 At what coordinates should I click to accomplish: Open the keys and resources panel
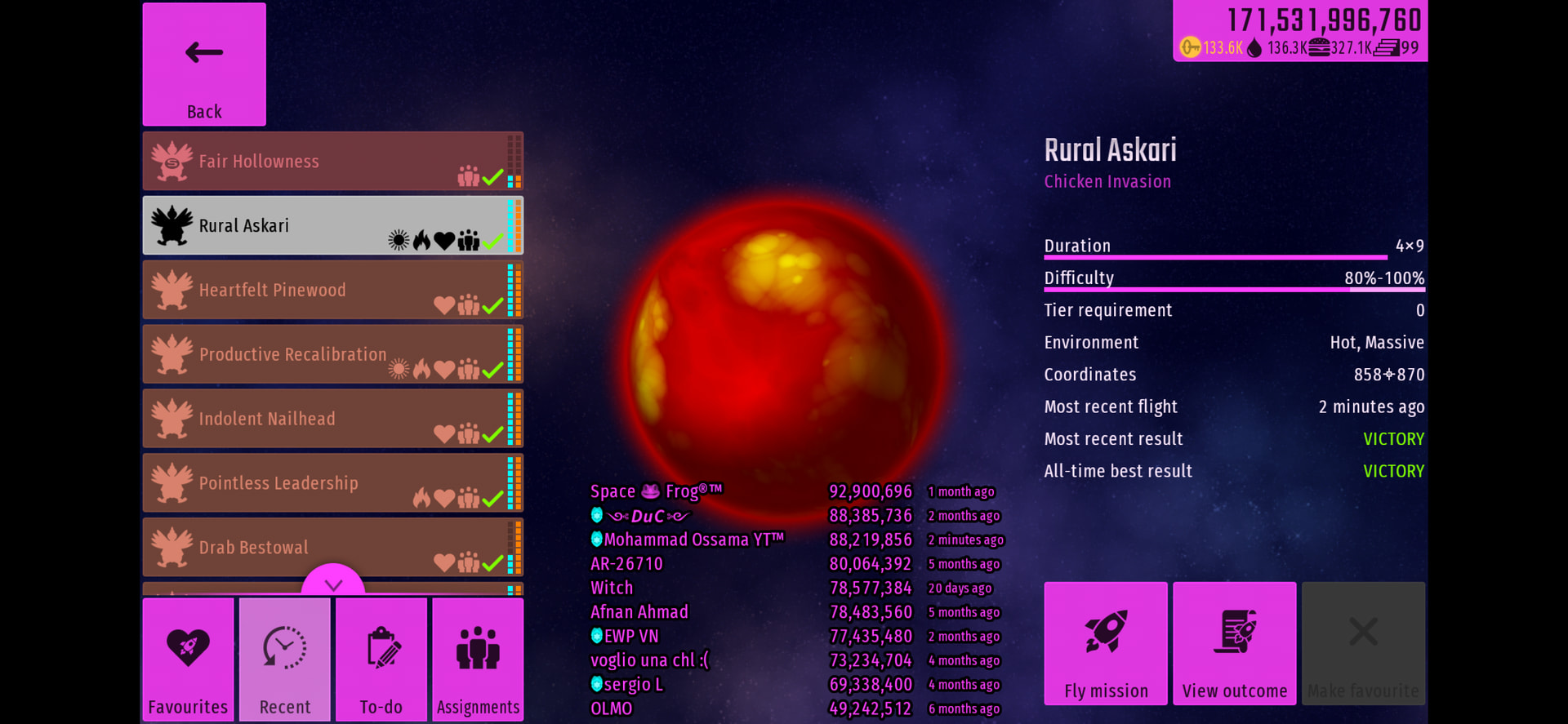1300,32
